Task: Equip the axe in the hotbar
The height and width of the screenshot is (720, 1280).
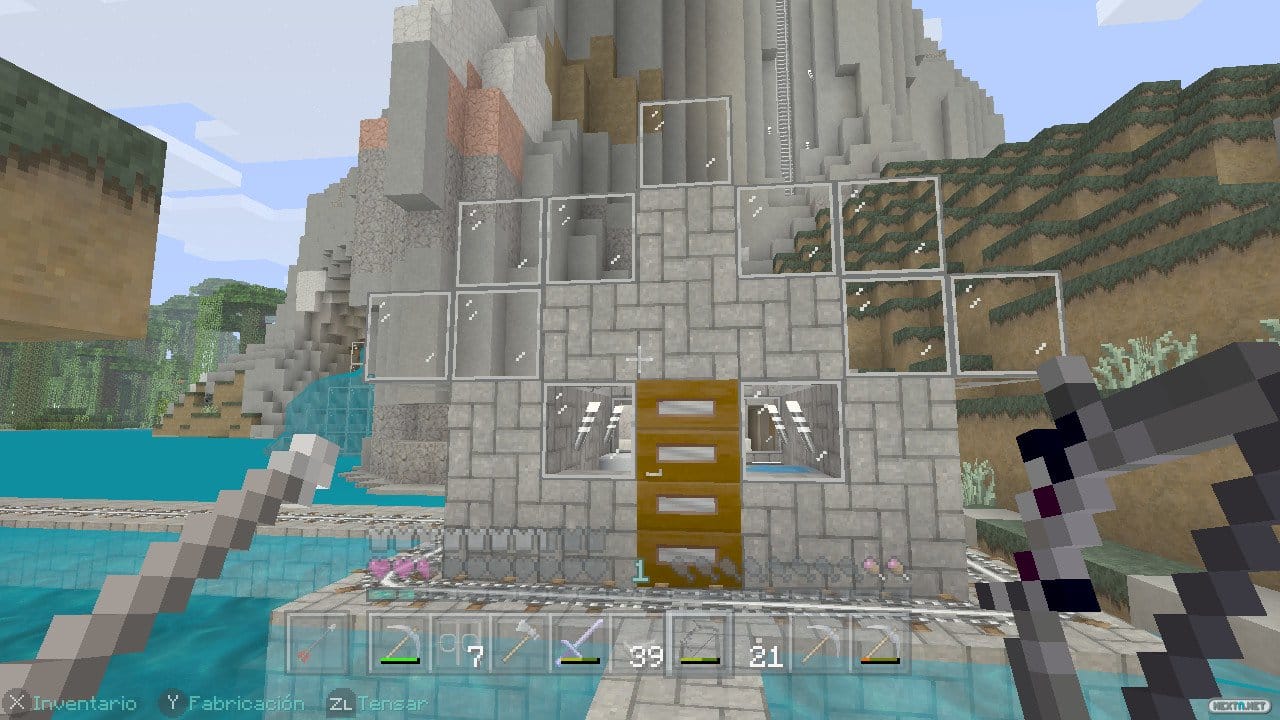Action: tap(519, 643)
